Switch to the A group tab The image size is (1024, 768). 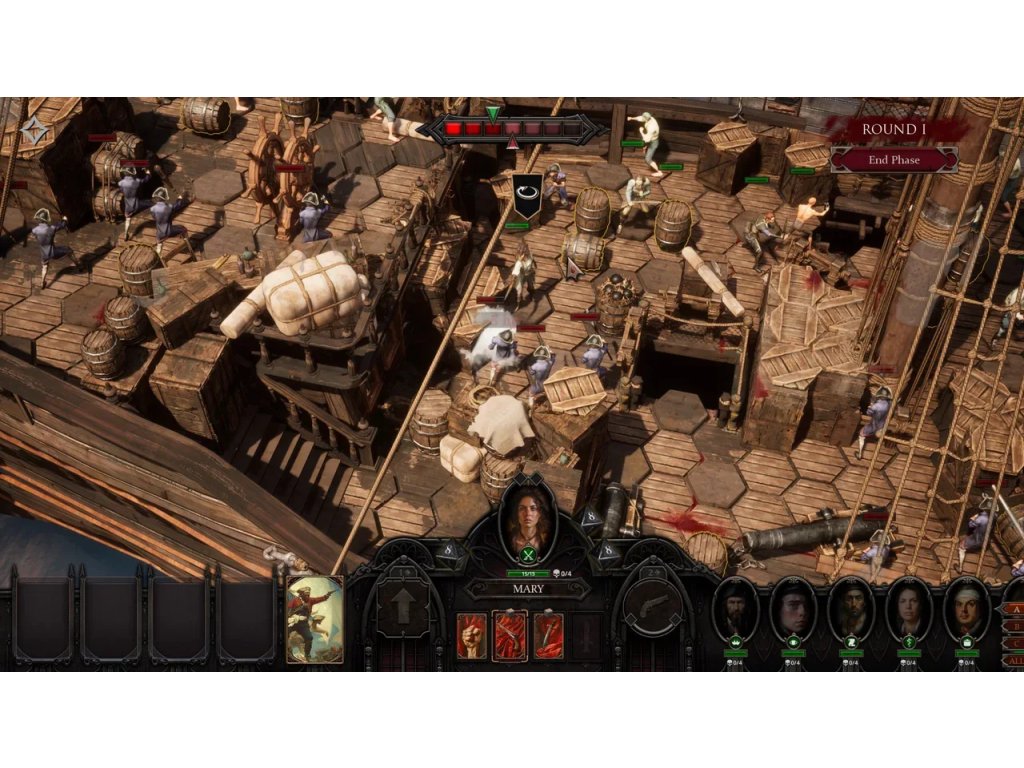click(1014, 610)
